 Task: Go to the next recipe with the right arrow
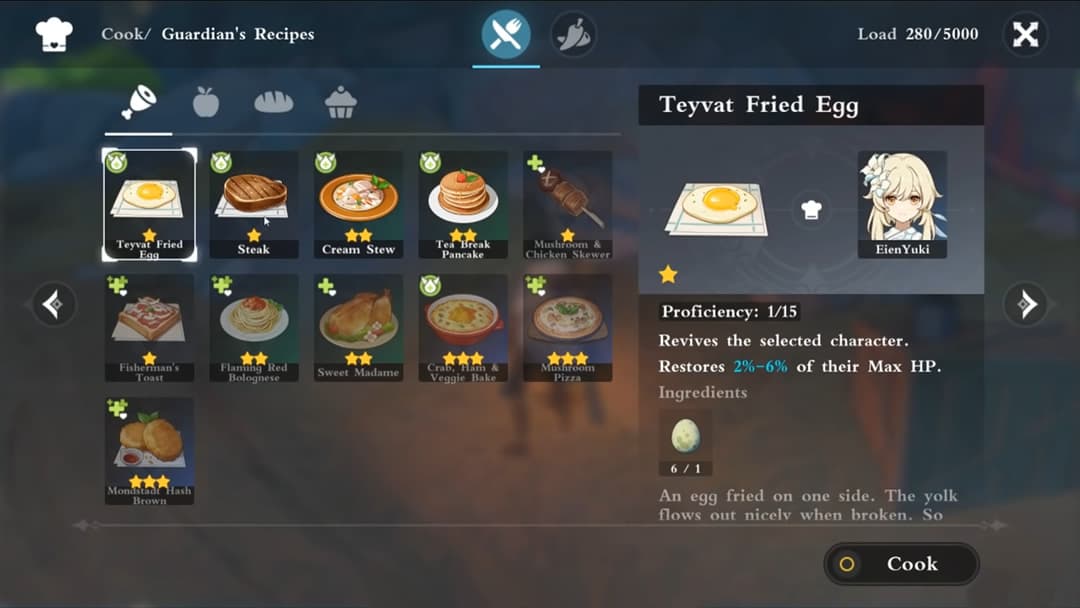pos(1026,304)
